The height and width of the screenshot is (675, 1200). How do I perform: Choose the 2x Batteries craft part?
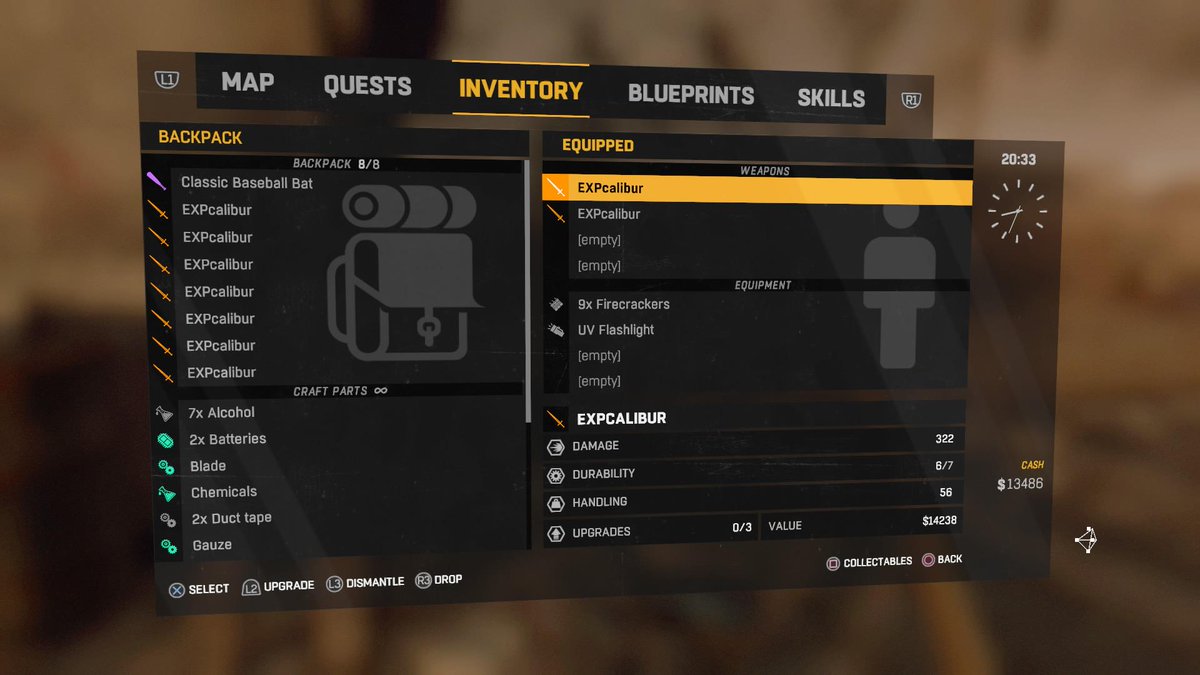tap(227, 439)
